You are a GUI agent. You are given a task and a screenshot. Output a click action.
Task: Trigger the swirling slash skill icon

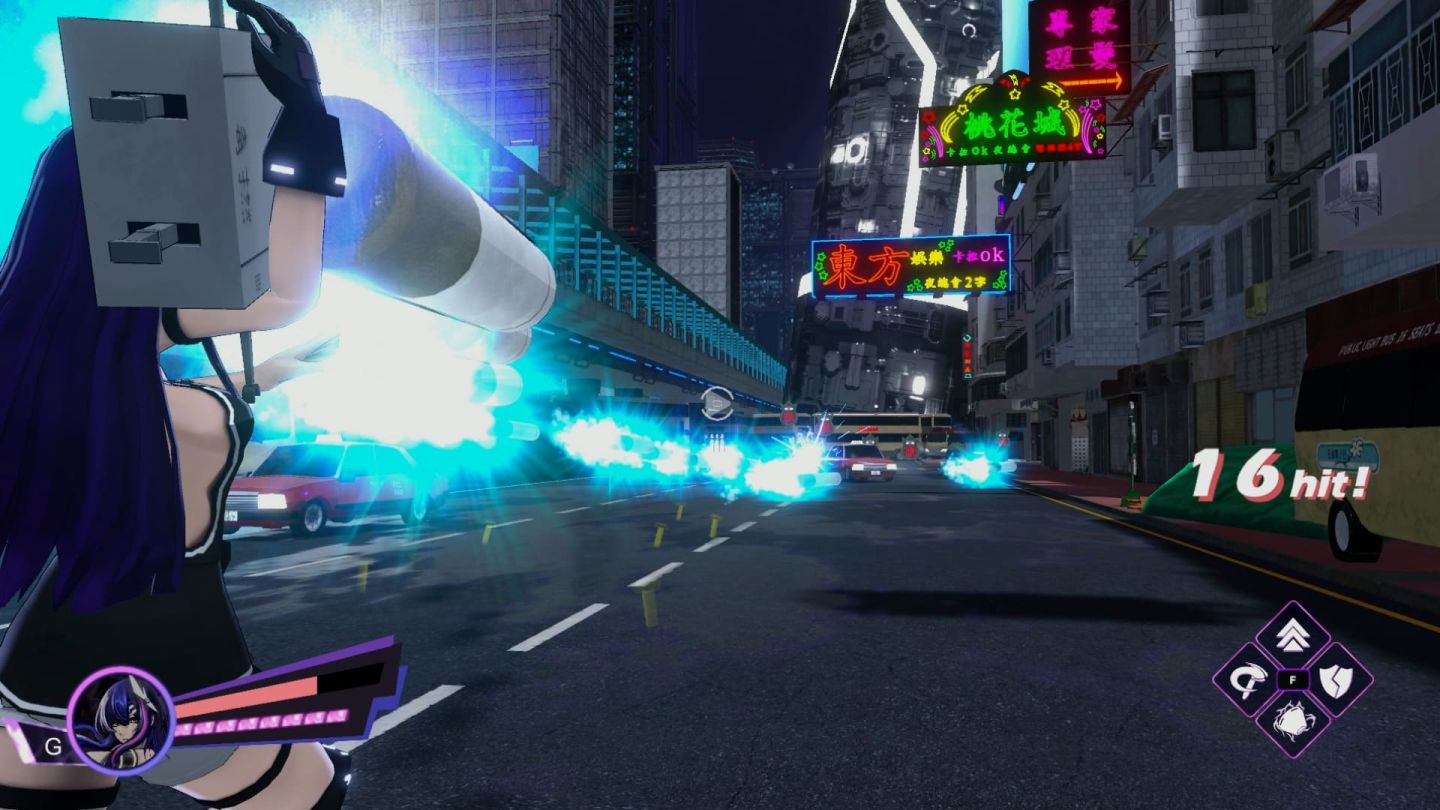click(x=1249, y=680)
